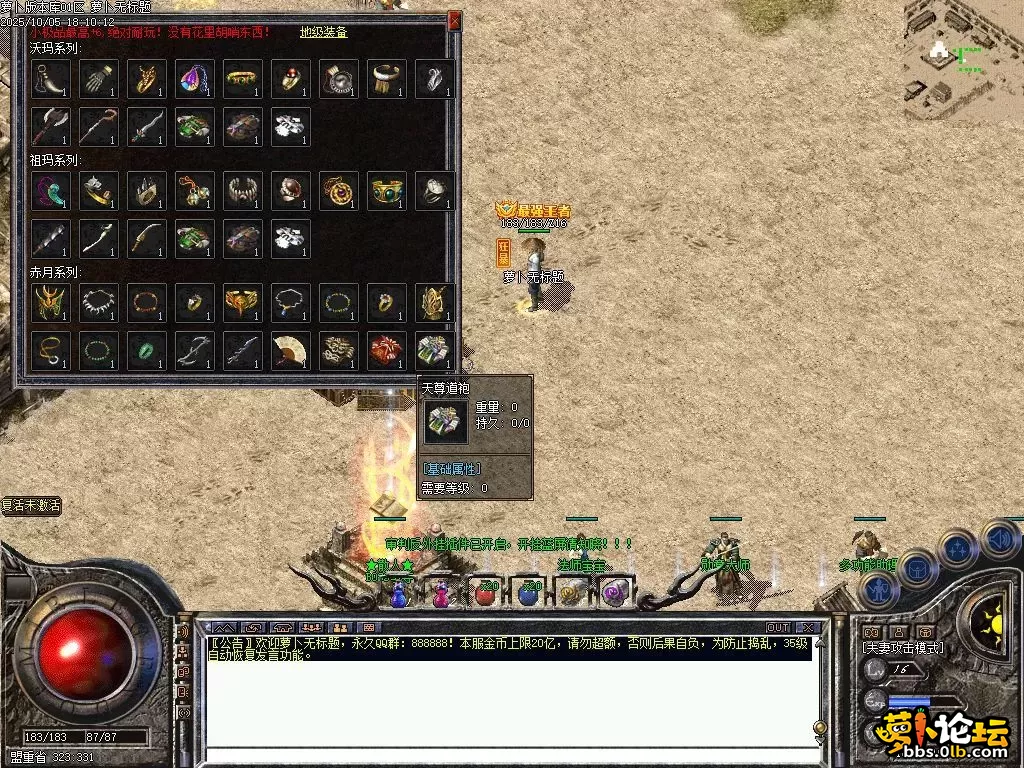Select the green jade ring item
1024x768 pixels.
(147, 350)
